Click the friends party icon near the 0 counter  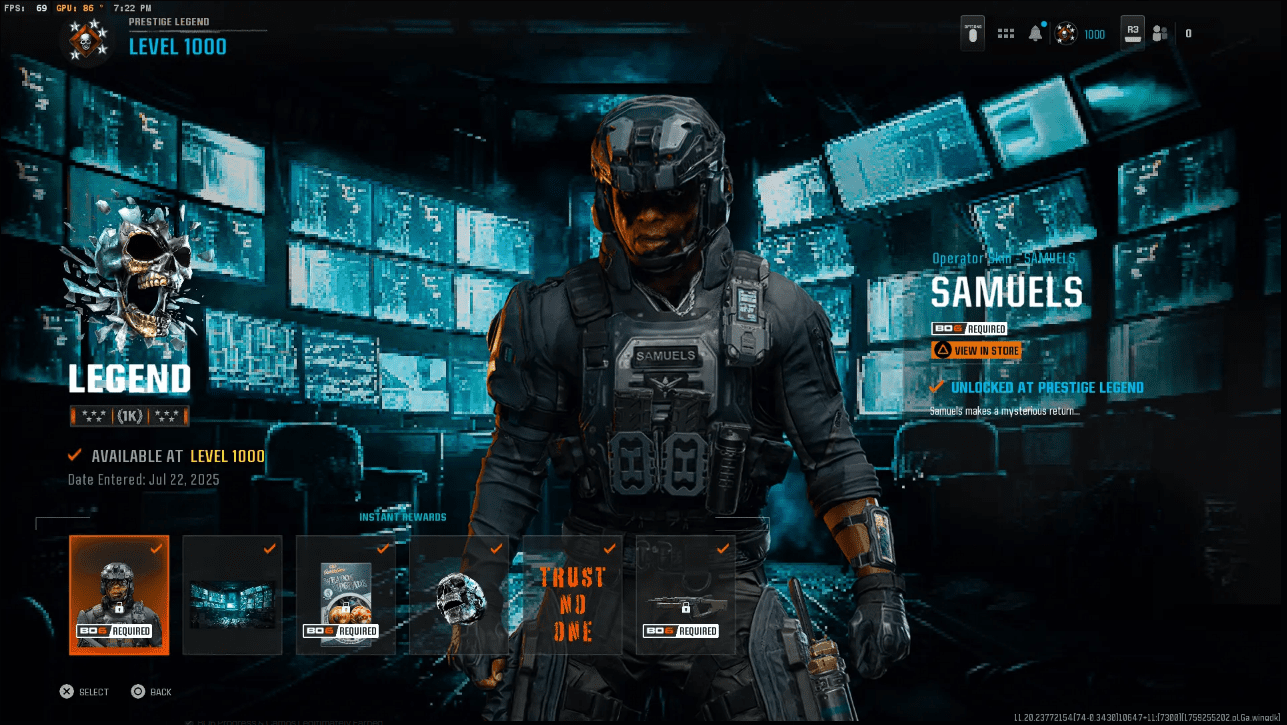coord(1160,33)
